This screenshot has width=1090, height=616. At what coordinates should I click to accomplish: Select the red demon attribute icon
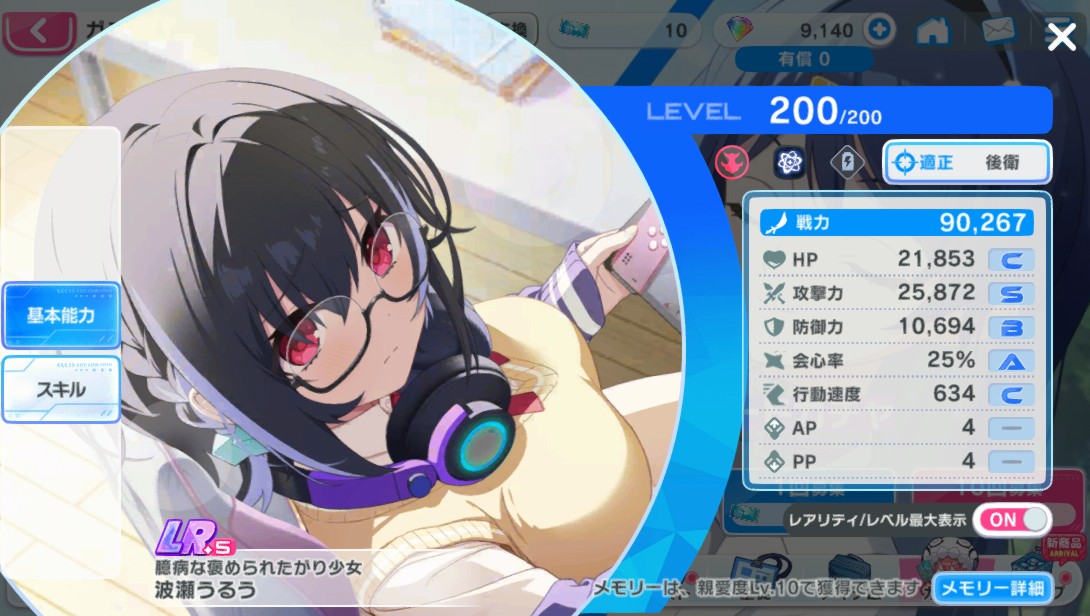pos(733,162)
